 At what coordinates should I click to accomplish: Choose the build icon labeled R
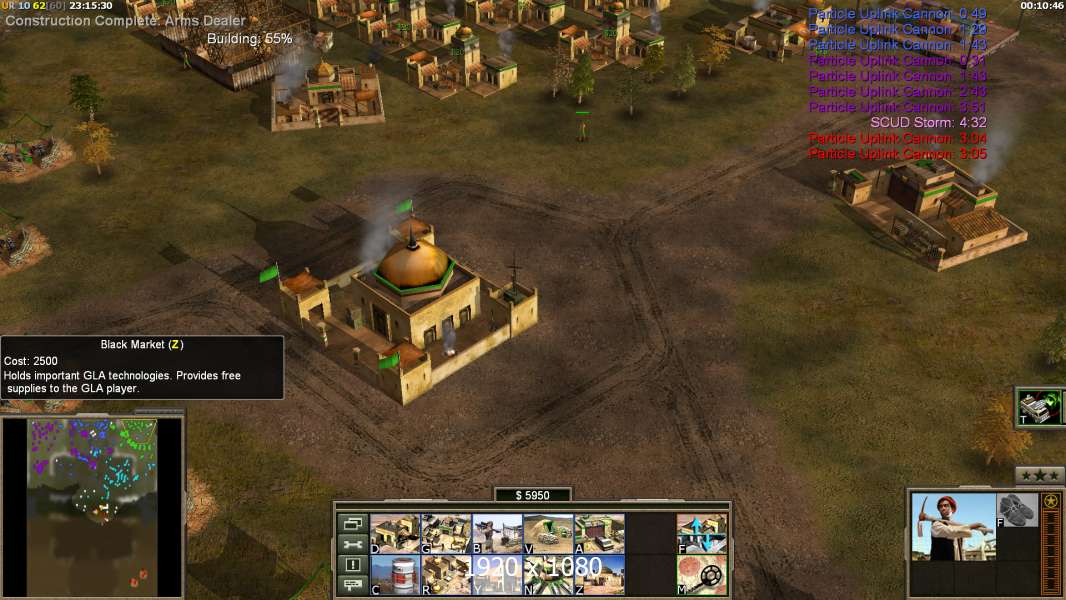pyautogui.click(x=446, y=574)
